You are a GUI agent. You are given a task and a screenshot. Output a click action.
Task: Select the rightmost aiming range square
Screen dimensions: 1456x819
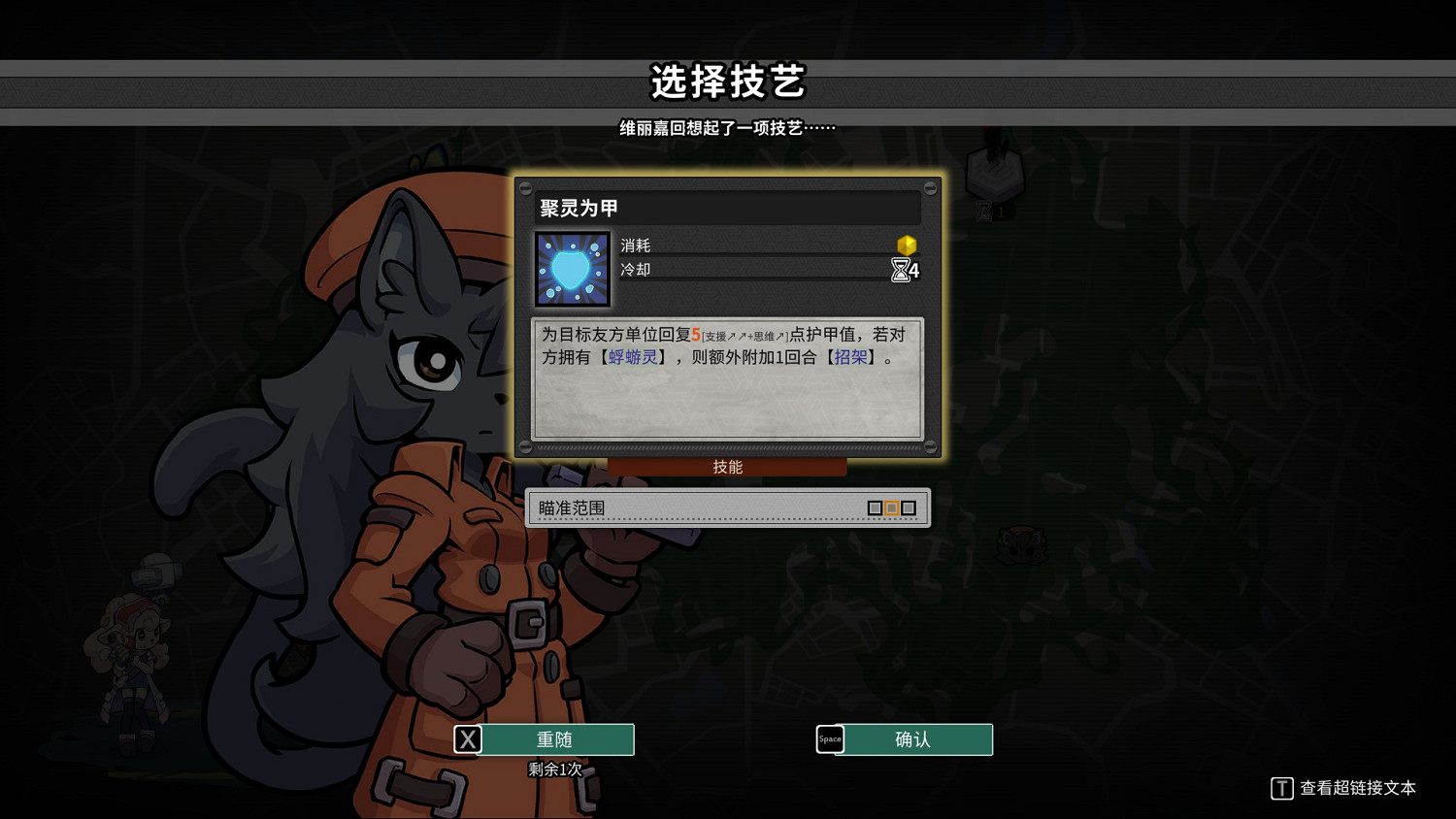click(910, 508)
